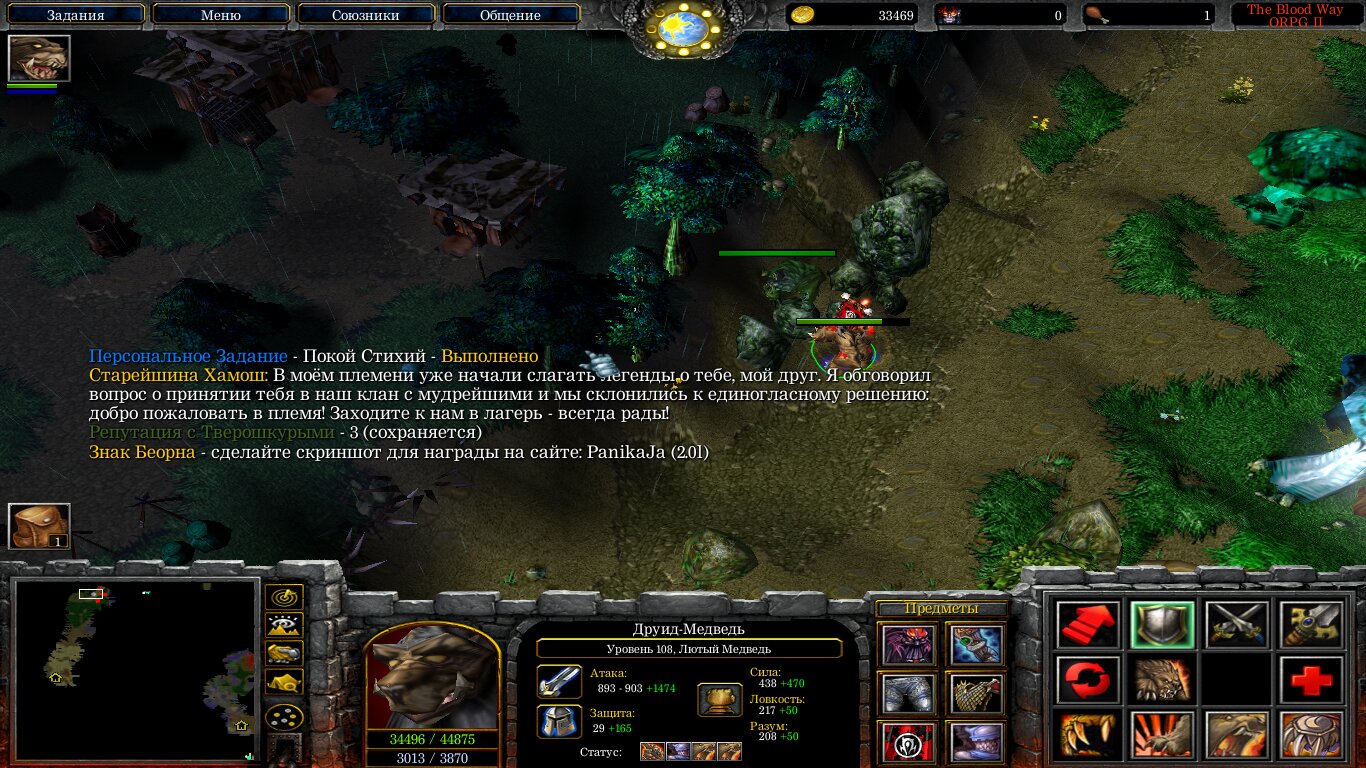Image resolution: width=1366 pixels, height=768 pixels.
Task: Activate the red arrow Move command
Action: (x=1086, y=624)
